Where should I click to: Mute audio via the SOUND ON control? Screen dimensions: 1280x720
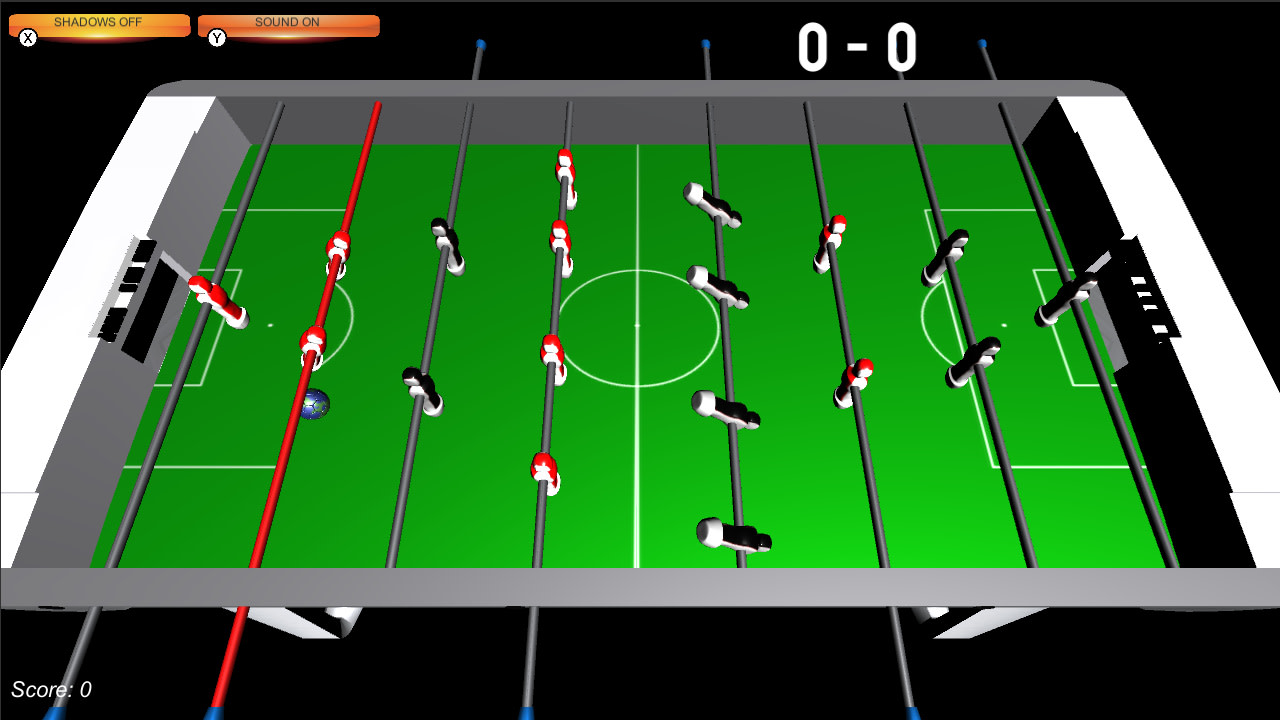[x=288, y=22]
